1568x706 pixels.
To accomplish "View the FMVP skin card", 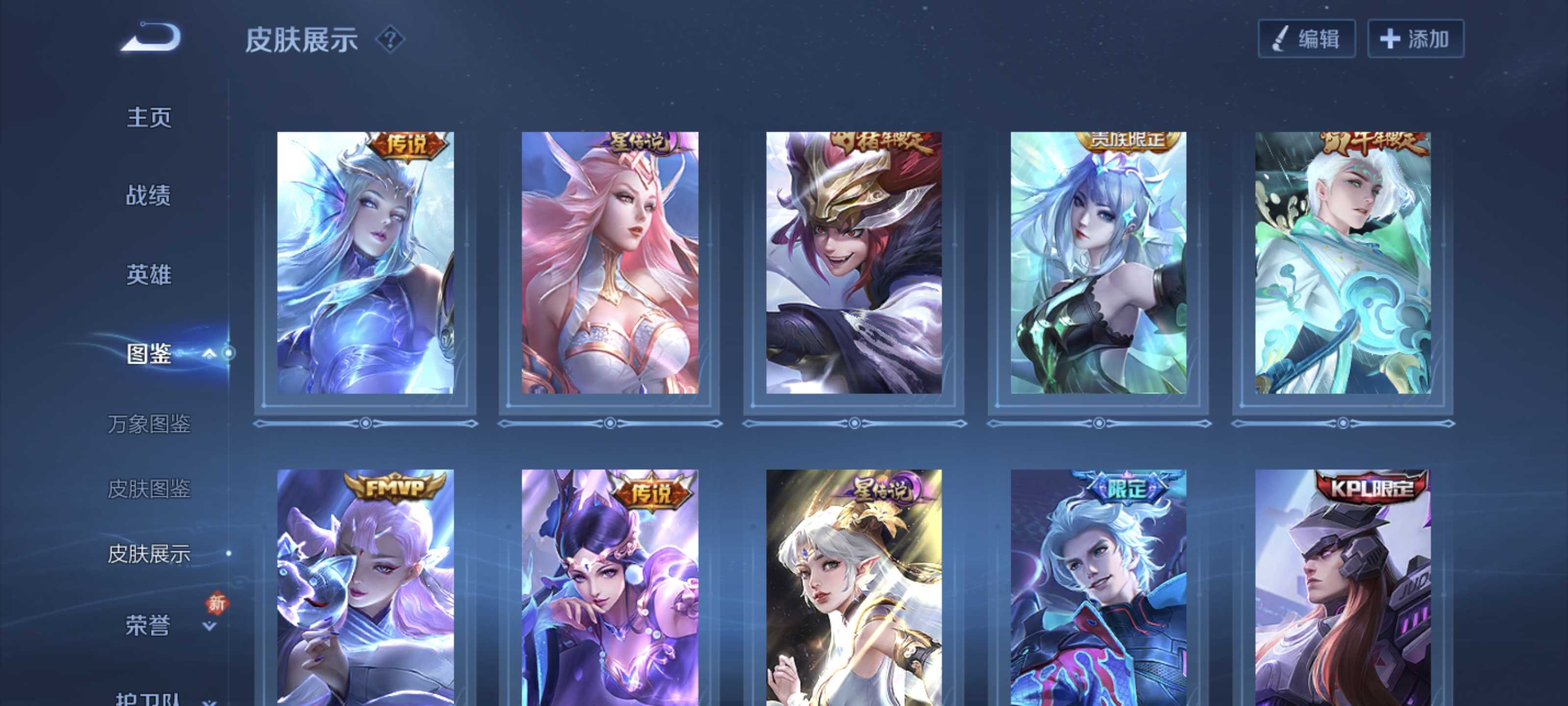I will (x=365, y=588).
